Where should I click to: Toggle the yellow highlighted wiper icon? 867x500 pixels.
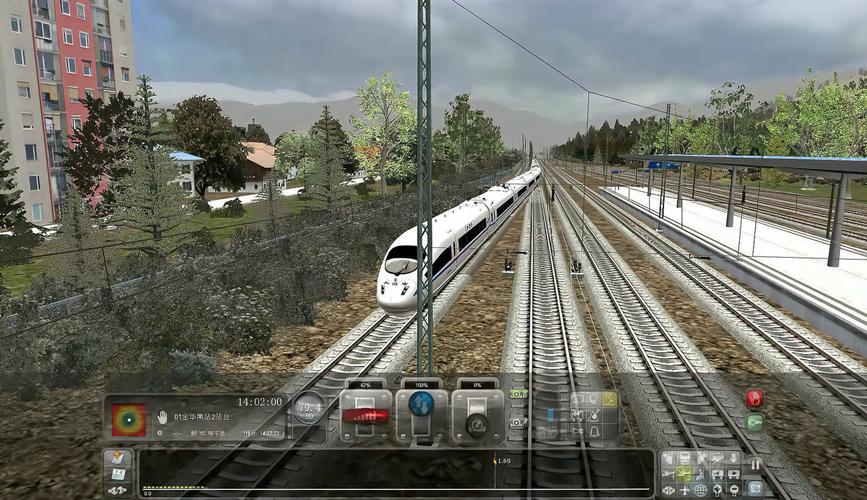pyautogui.click(x=608, y=399)
